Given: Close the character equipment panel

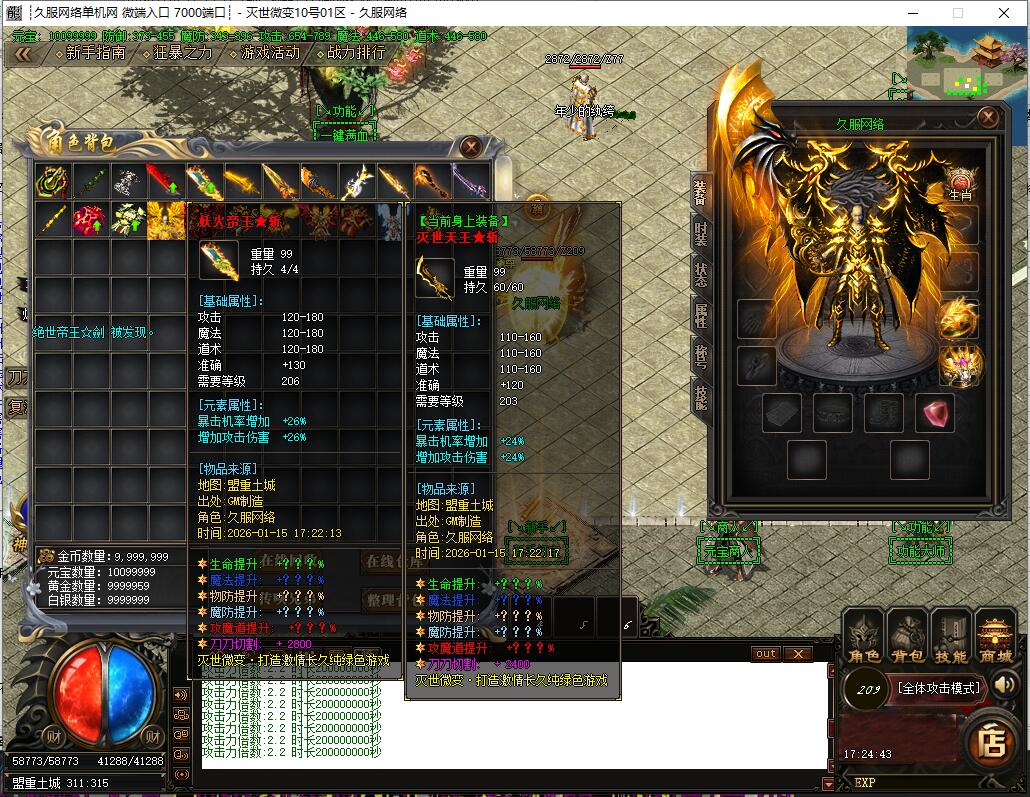Looking at the screenshot, I should point(988,117).
